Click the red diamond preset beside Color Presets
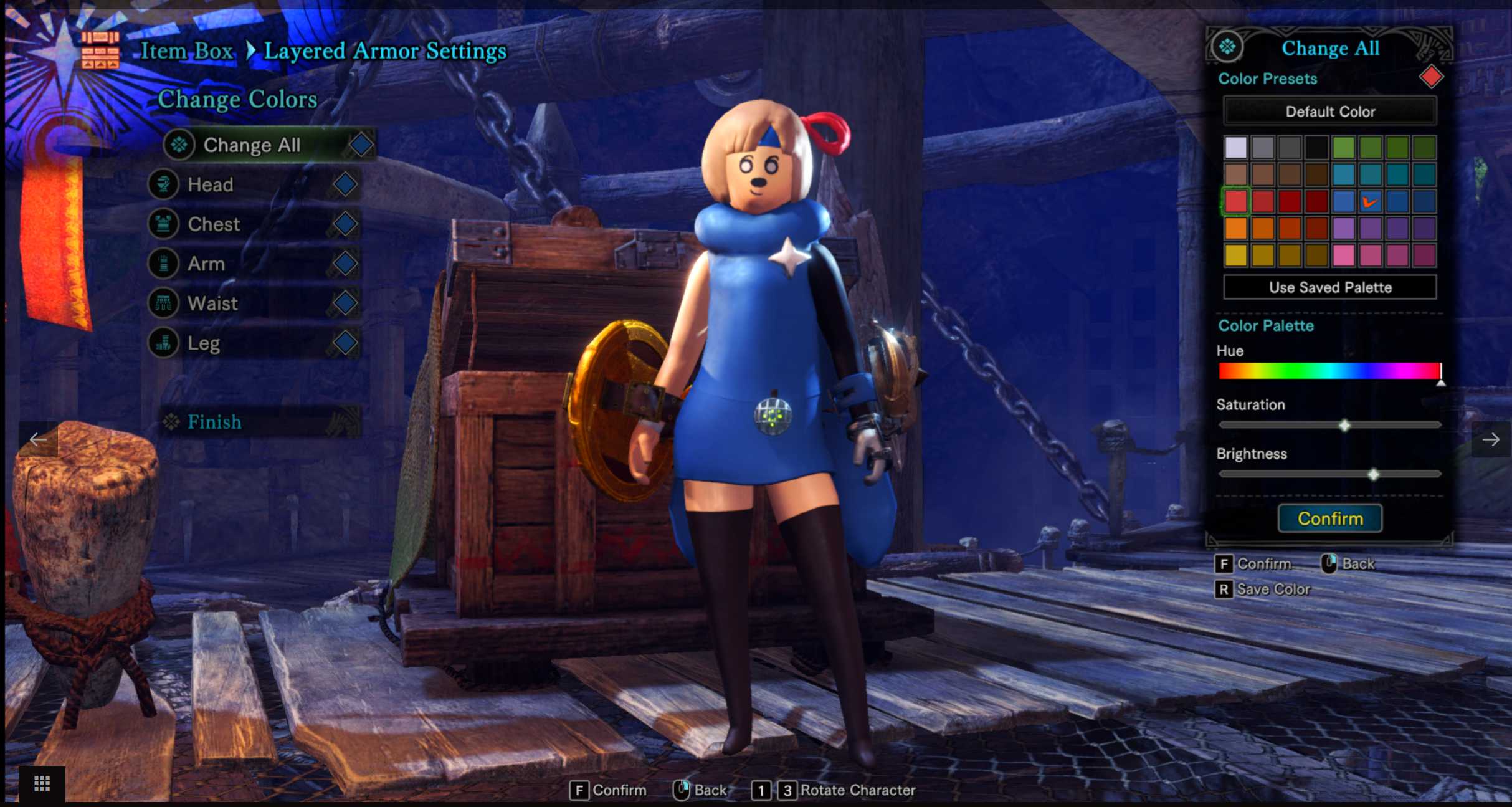 pyautogui.click(x=1431, y=76)
